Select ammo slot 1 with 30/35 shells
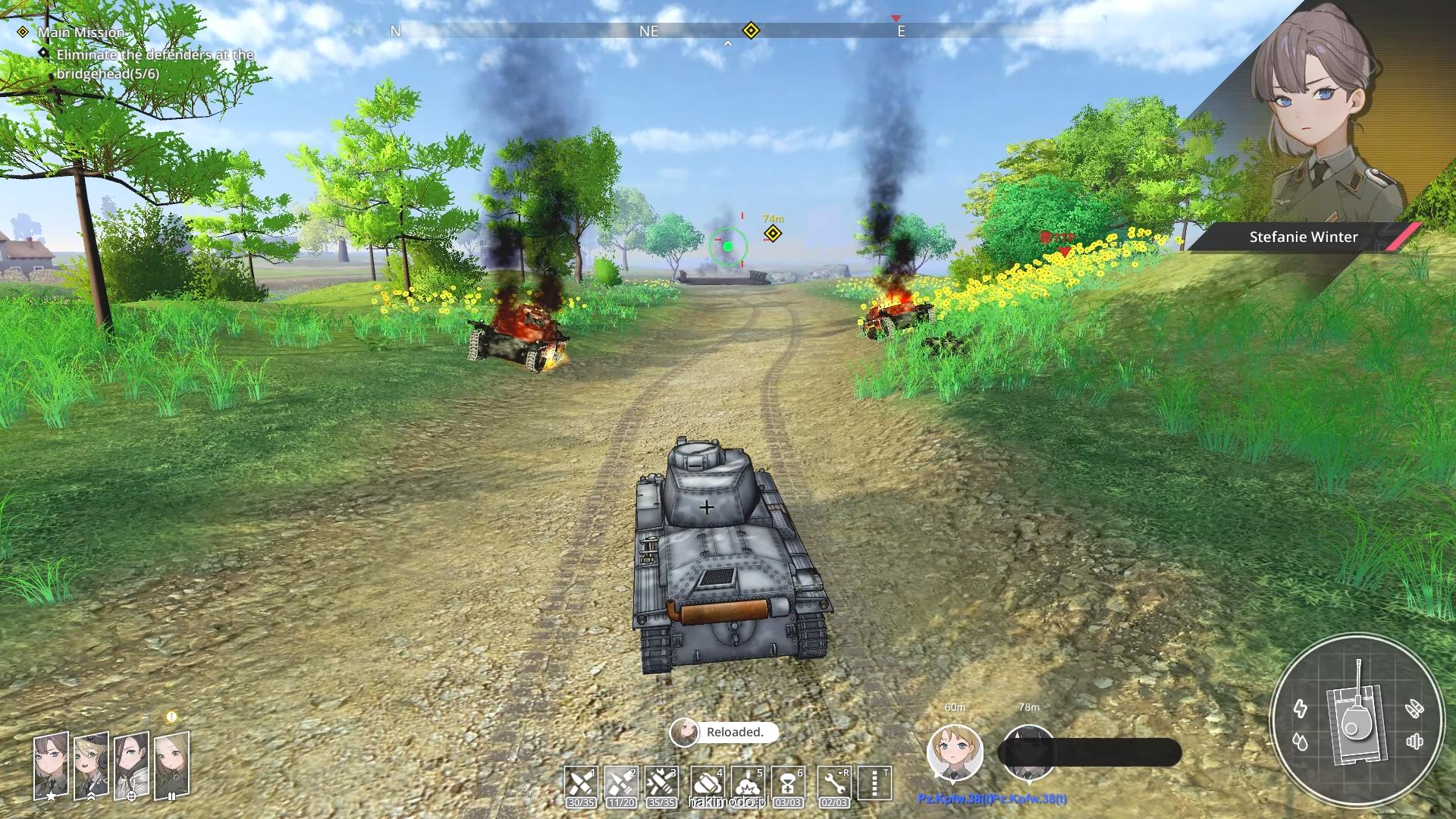Image resolution: width=1456 pixels, height=819 pixels. (581, 783)
